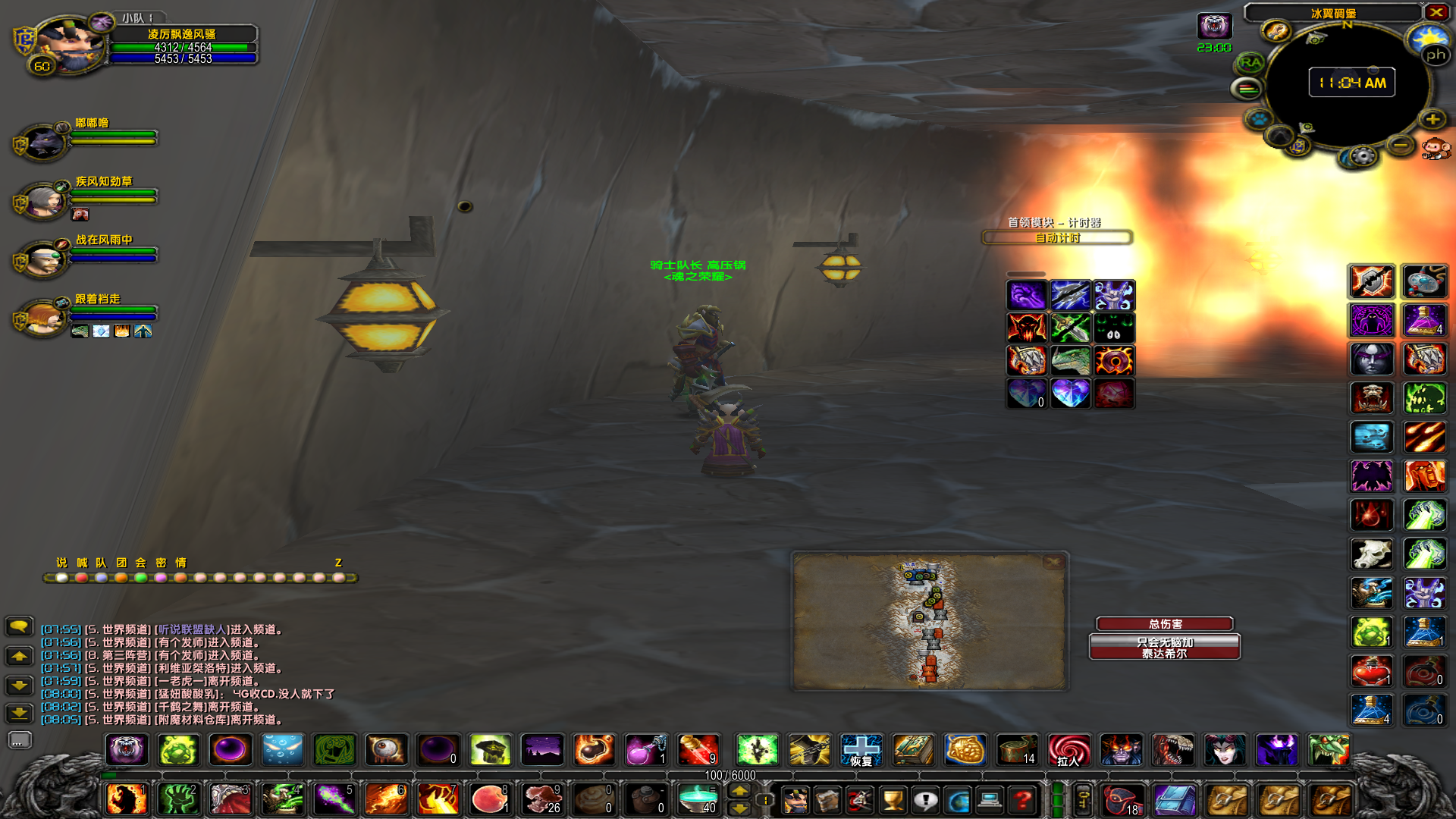Zoom out the minimap with the minus button
Screen dimensions: 1456x819
tap(1401, 145)
